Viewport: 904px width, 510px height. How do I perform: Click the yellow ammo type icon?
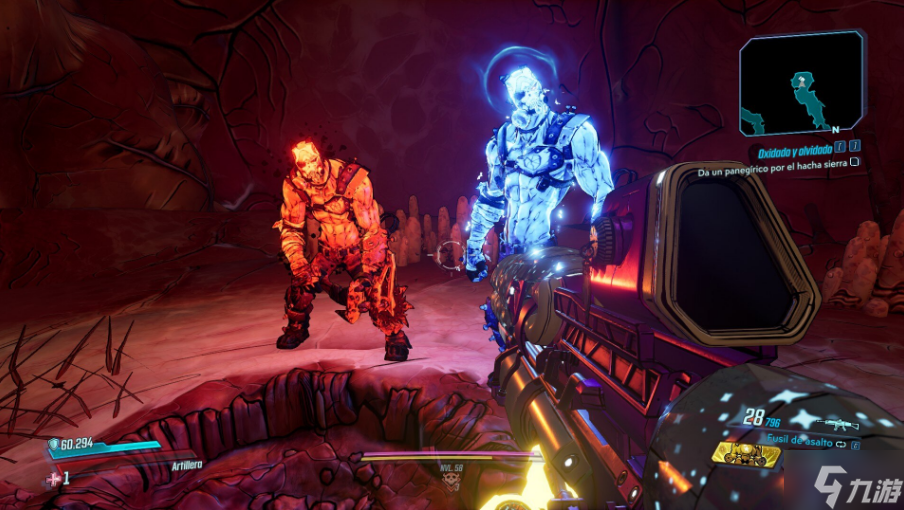[x=745, y=453]
